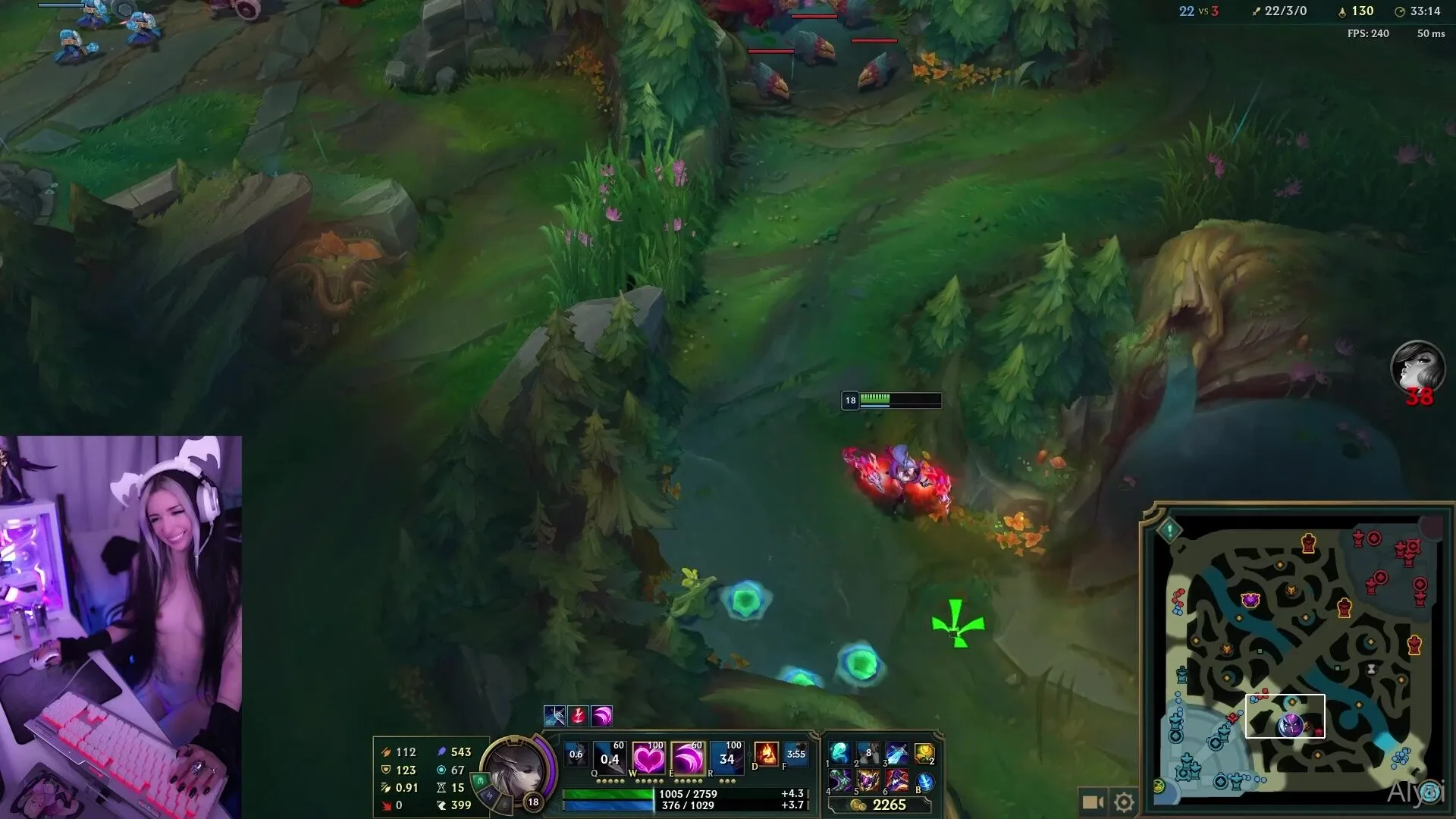Open settings with the gear icon

1122,800
